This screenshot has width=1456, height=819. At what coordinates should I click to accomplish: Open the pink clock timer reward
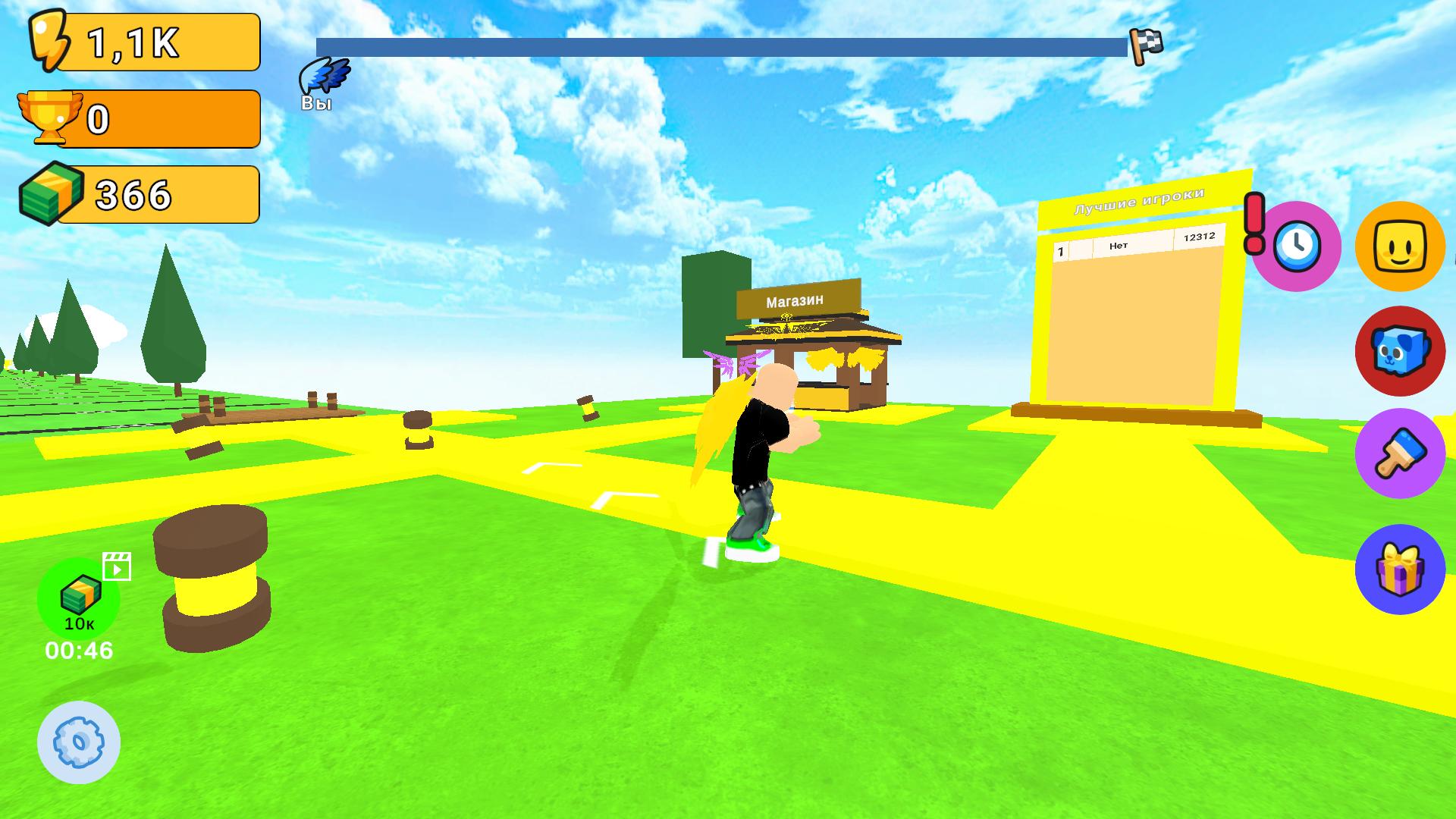click(x=1297, y=246)
